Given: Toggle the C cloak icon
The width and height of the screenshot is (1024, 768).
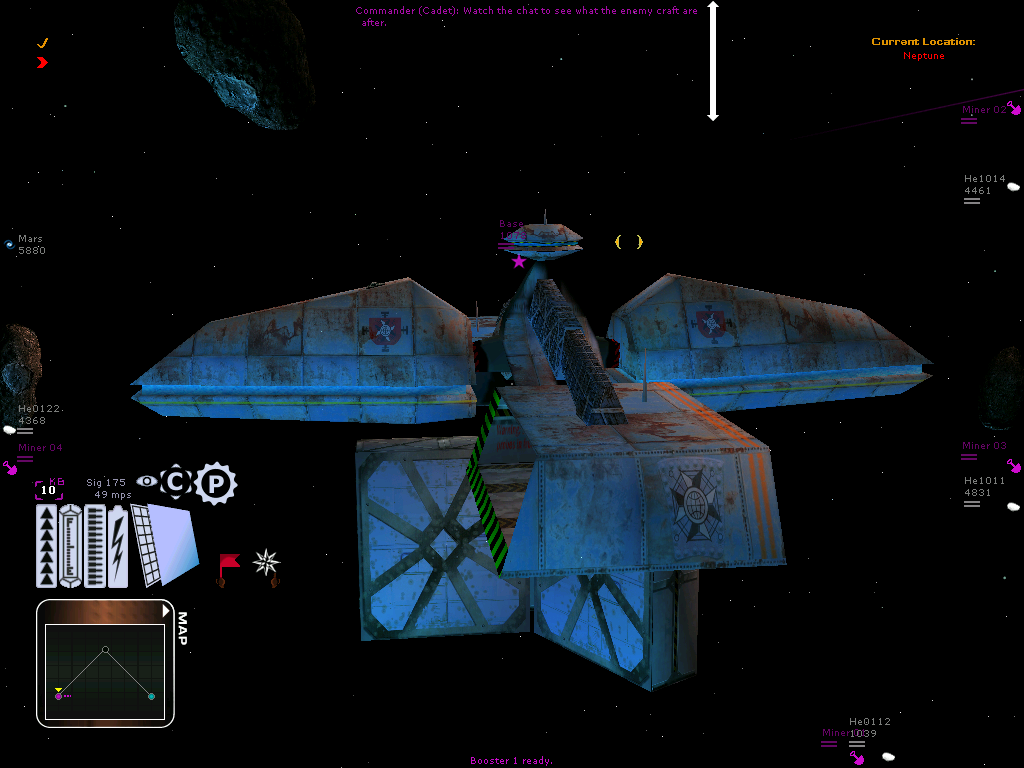Looking at the screenshot, I should 176,482.
